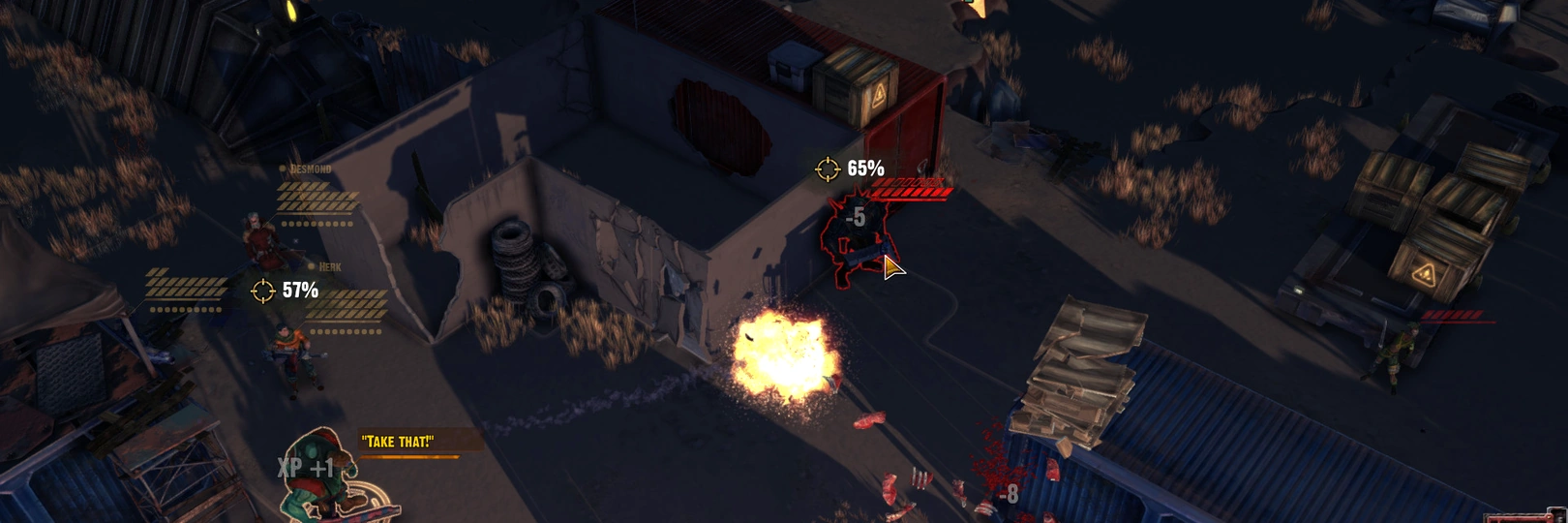Target the red-outlined enemy with 65% hit chance
1568x523 pixels.
point(854,237)
